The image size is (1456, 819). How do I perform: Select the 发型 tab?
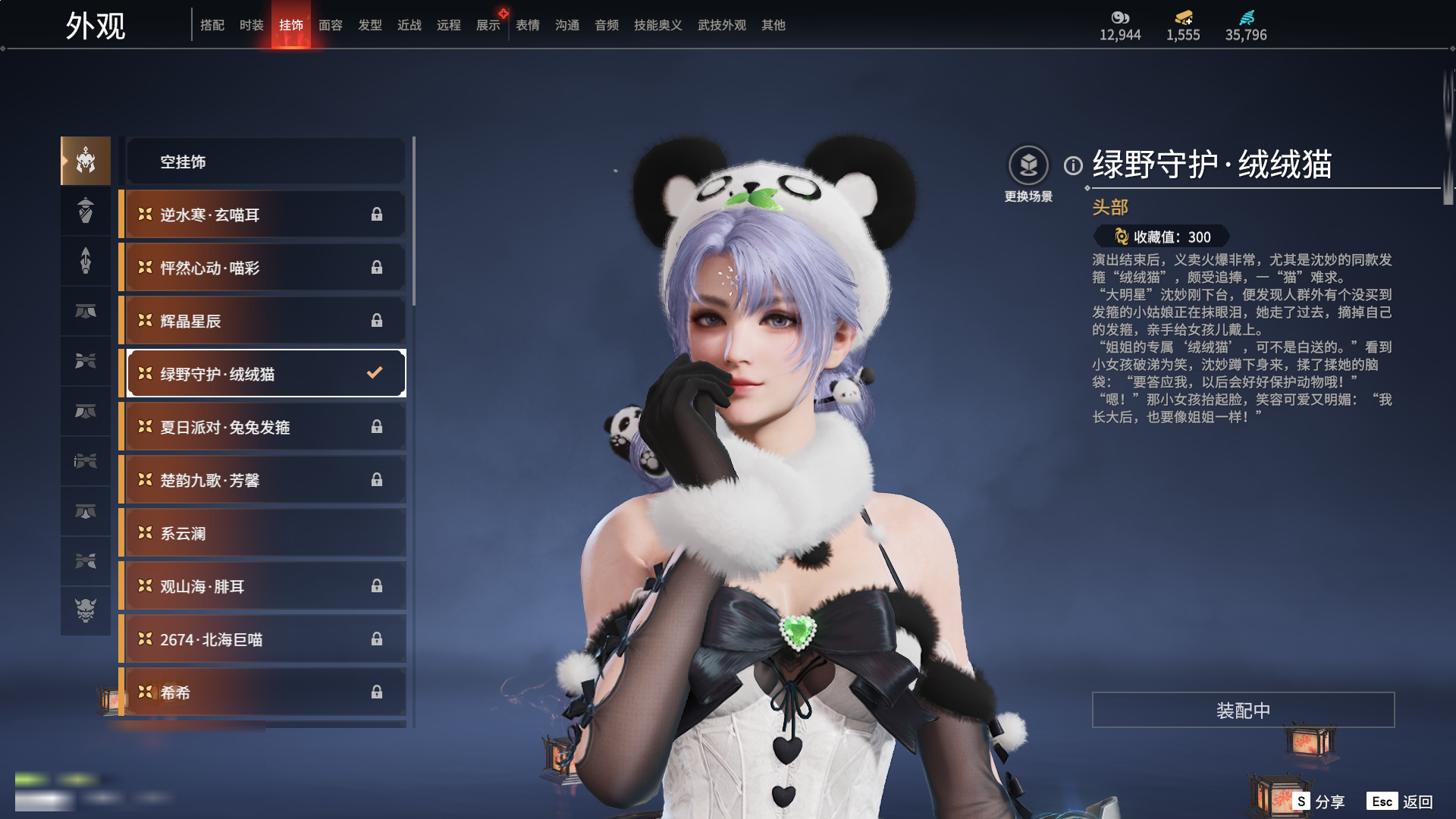pyautogui.click(x=369, y=25)
